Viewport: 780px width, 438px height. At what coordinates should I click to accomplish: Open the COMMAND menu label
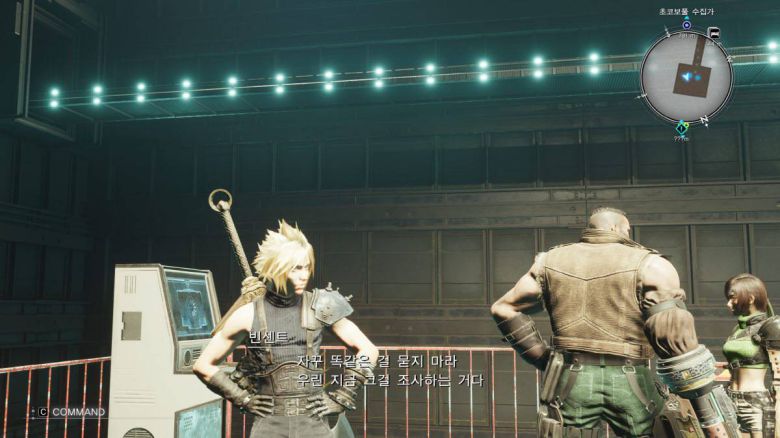78,412
